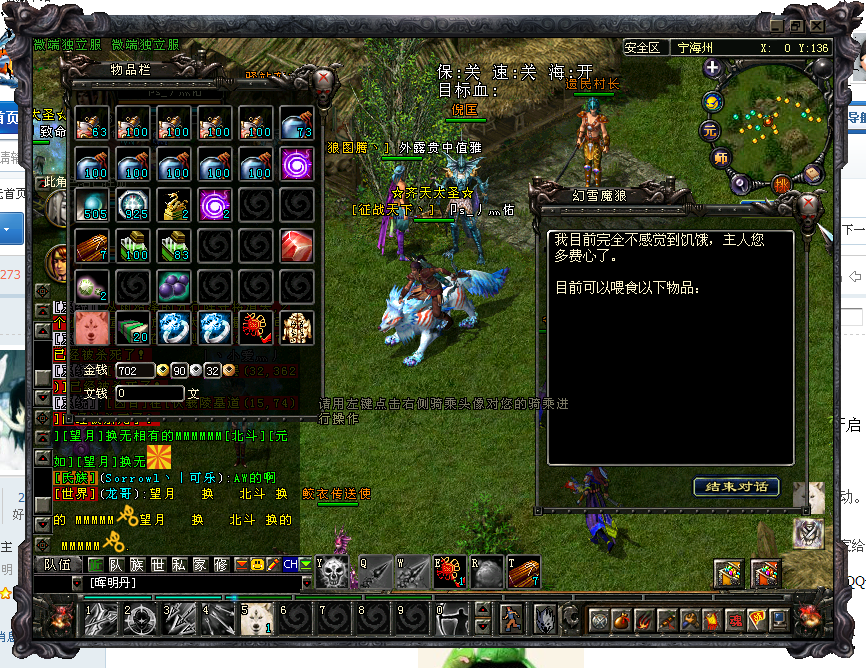The width and height of the screenshot is (866, 668).
Task: Choose the wolf head mount item
Action: tap(91, 327)
